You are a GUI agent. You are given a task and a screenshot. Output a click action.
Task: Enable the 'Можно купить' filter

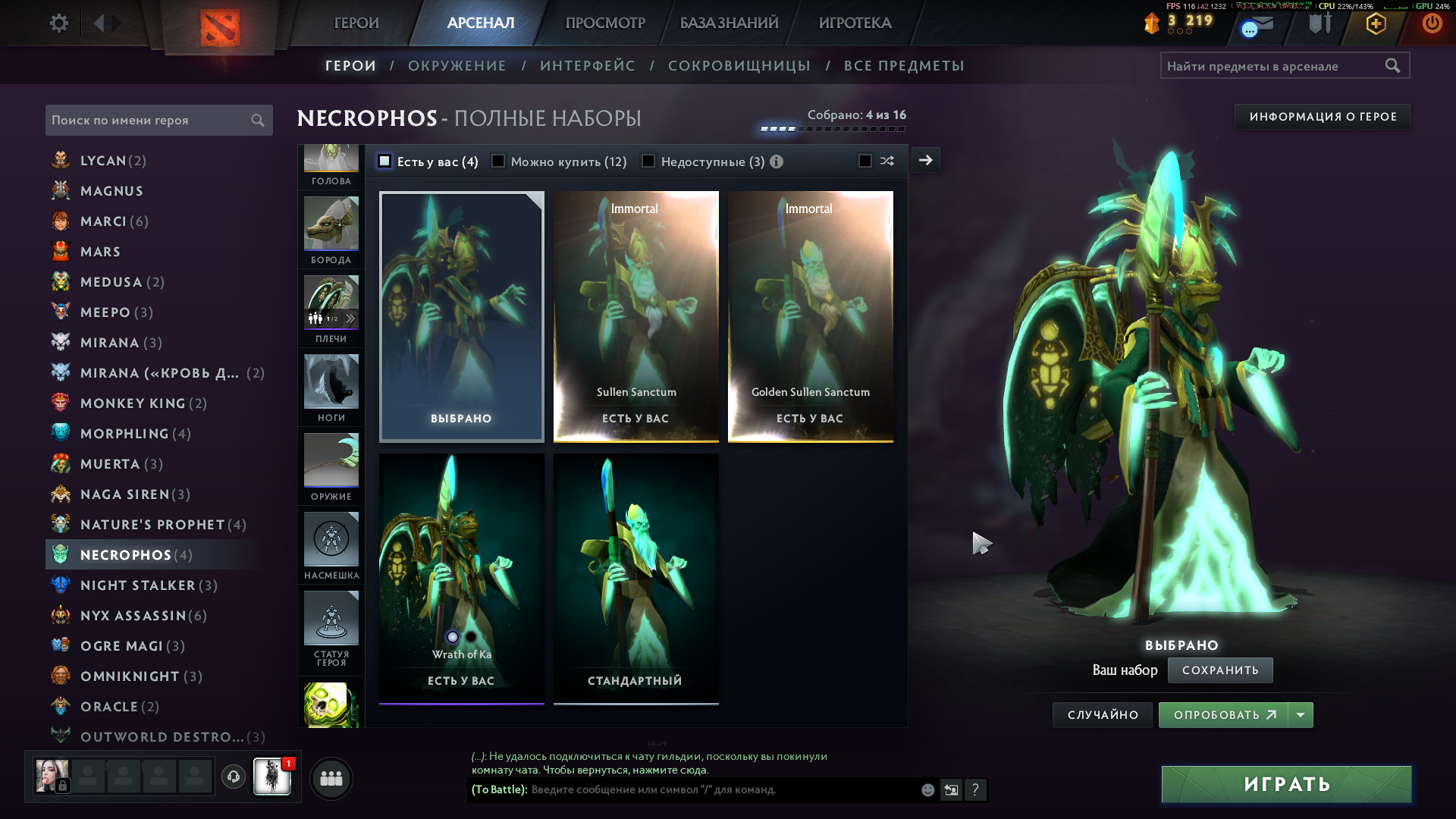[x=498, y=162]
